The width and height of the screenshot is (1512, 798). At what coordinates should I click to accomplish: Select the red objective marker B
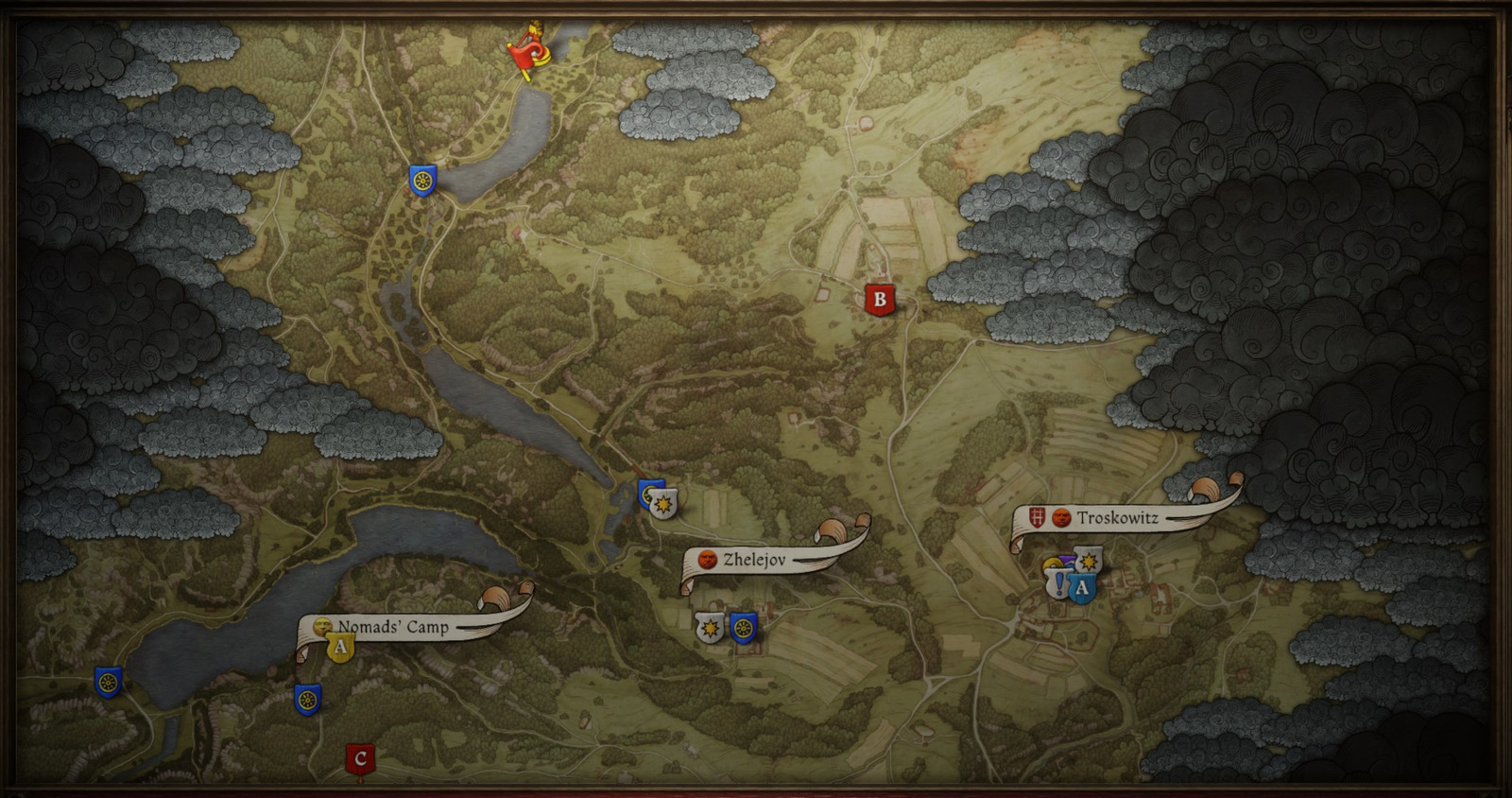pos(879,301)
